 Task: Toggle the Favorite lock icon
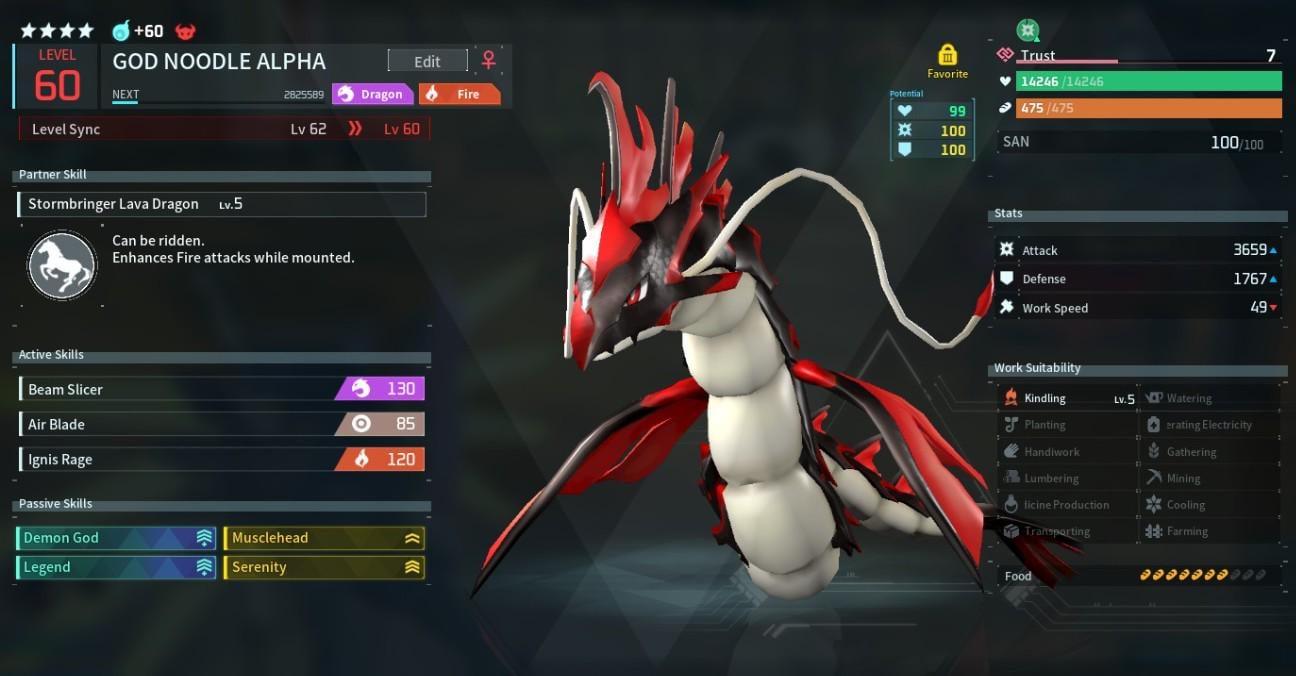point(947,55)
